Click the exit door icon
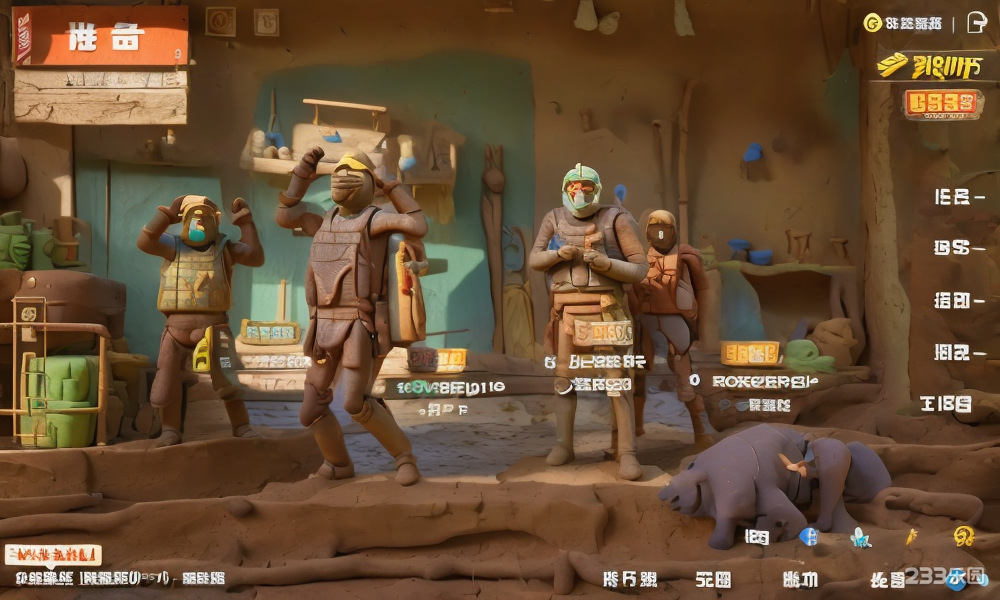 pyautogui.click(x=977, y=23)
